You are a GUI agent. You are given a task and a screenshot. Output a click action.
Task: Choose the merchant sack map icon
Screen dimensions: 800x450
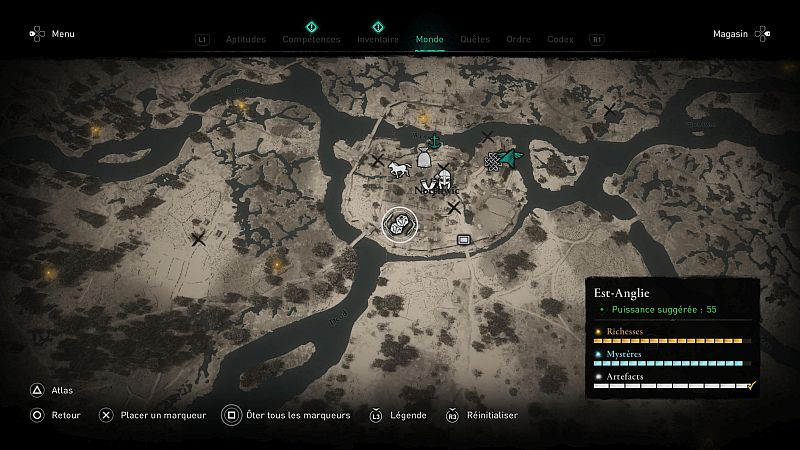pyautogui.click(x=423, y=160)
